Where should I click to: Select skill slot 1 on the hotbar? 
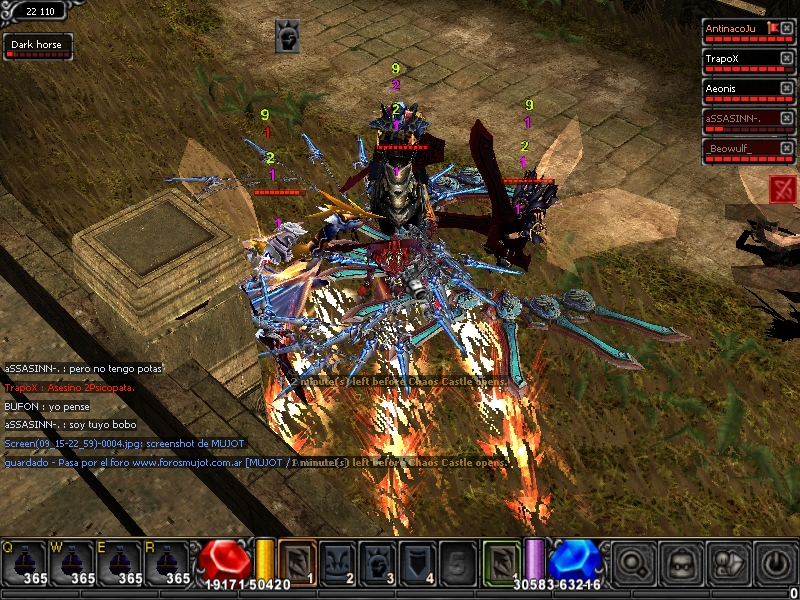(x=297, y=562)
